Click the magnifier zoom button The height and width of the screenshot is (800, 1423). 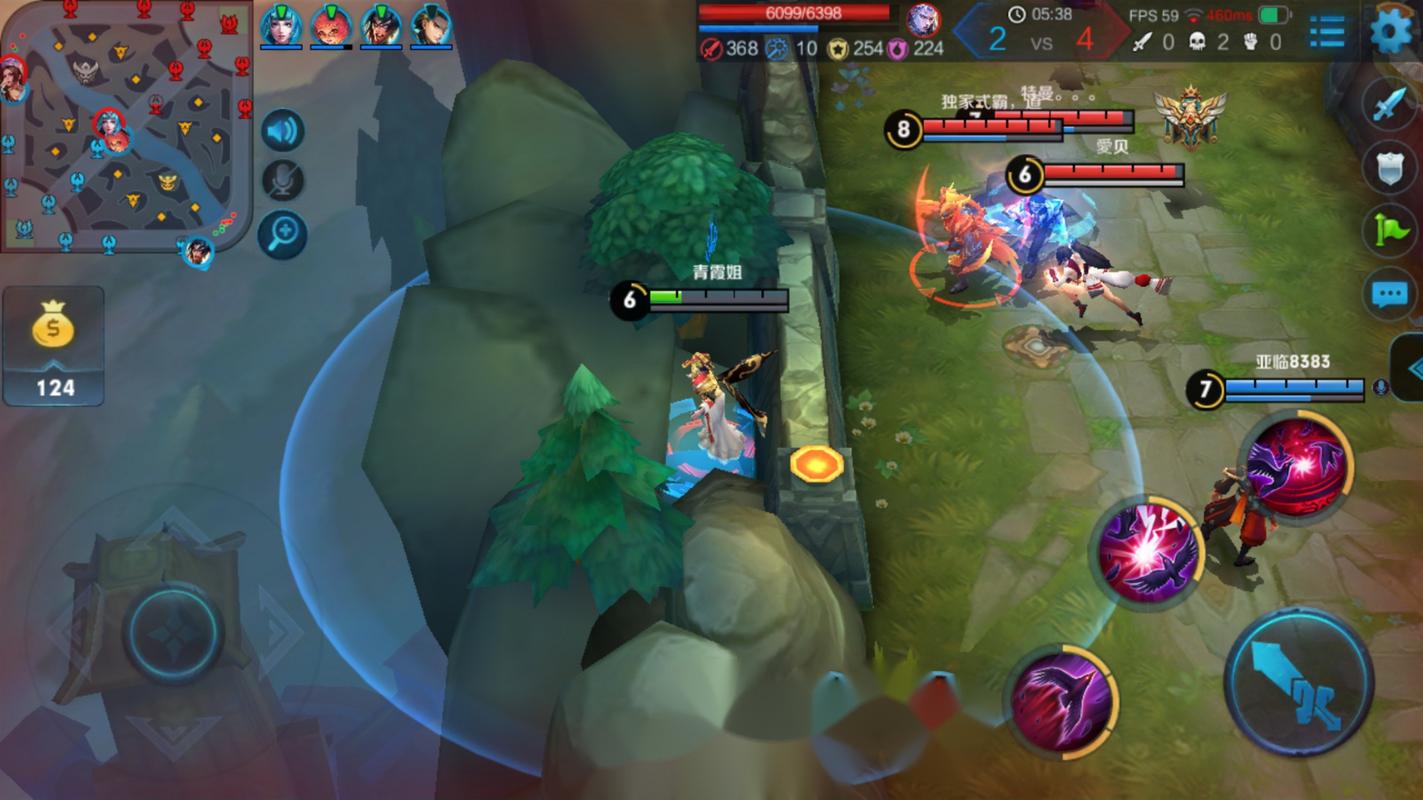click(283, 234)
